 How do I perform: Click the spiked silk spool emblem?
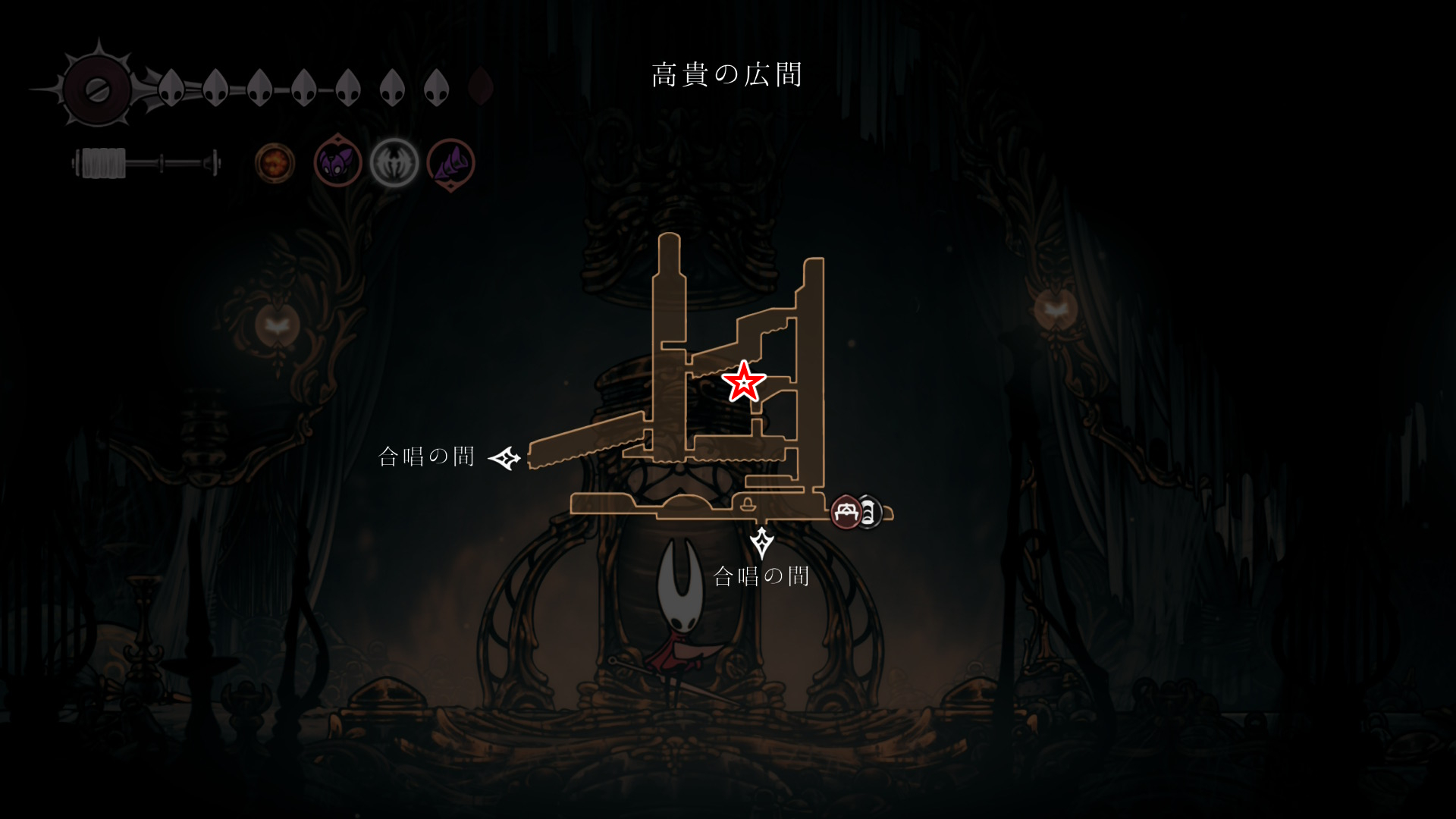(x=96, y=89)
